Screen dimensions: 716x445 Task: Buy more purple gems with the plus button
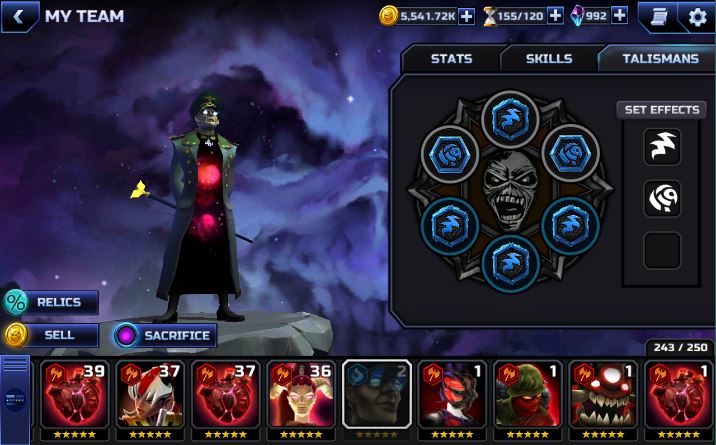619,15
